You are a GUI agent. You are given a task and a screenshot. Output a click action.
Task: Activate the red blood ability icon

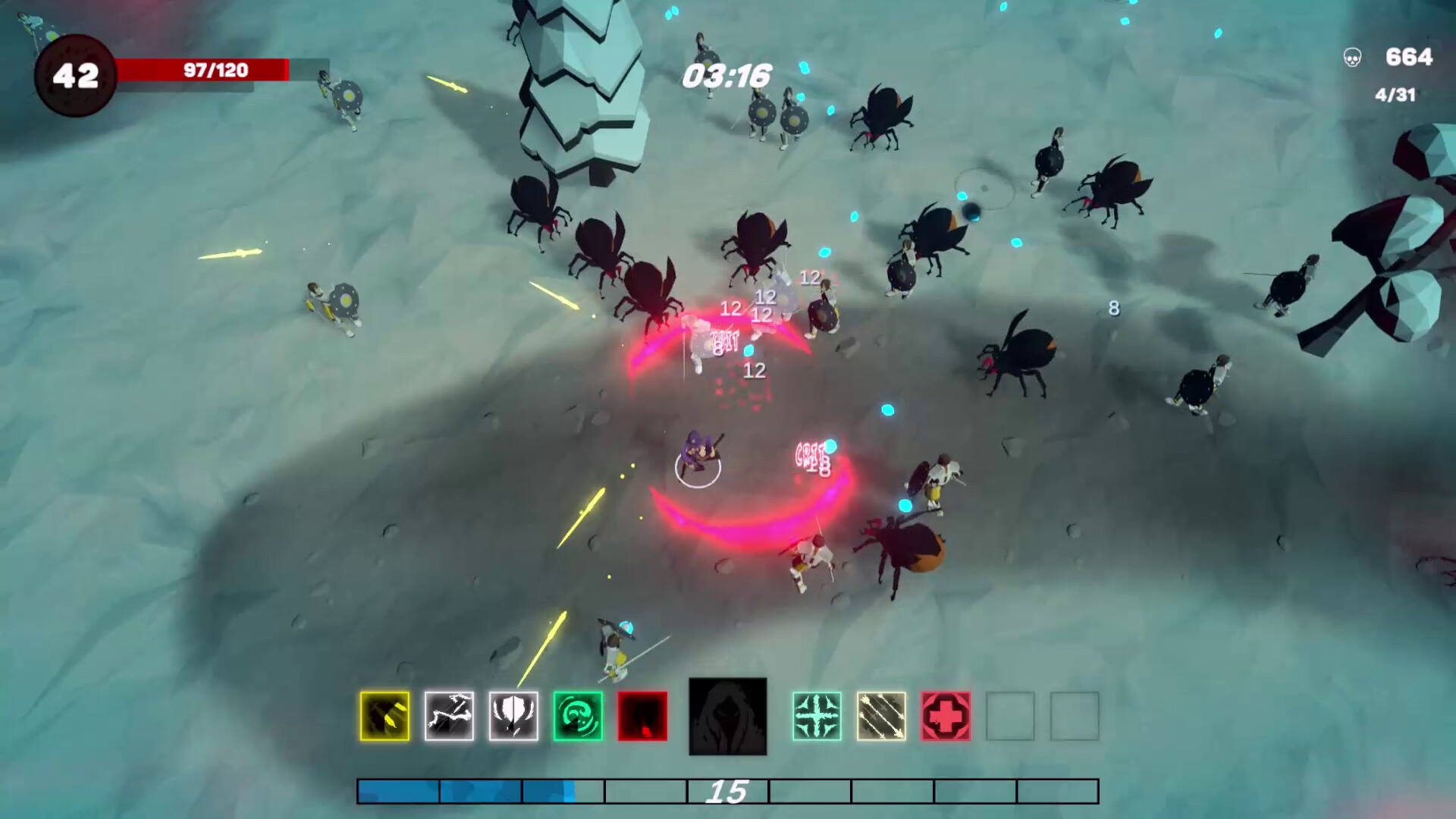[x=642, y=717]
